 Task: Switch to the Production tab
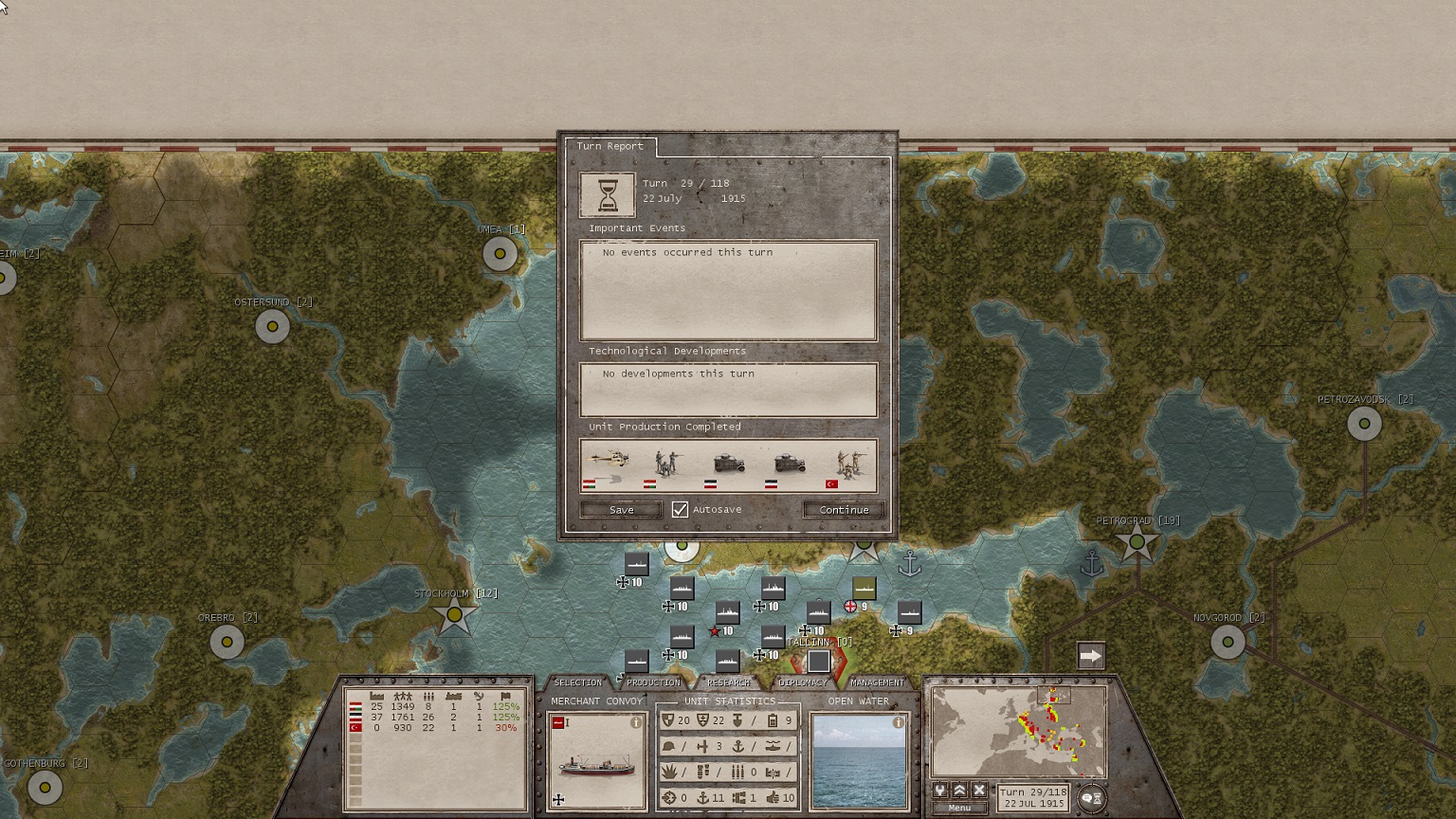click(653, 682)
